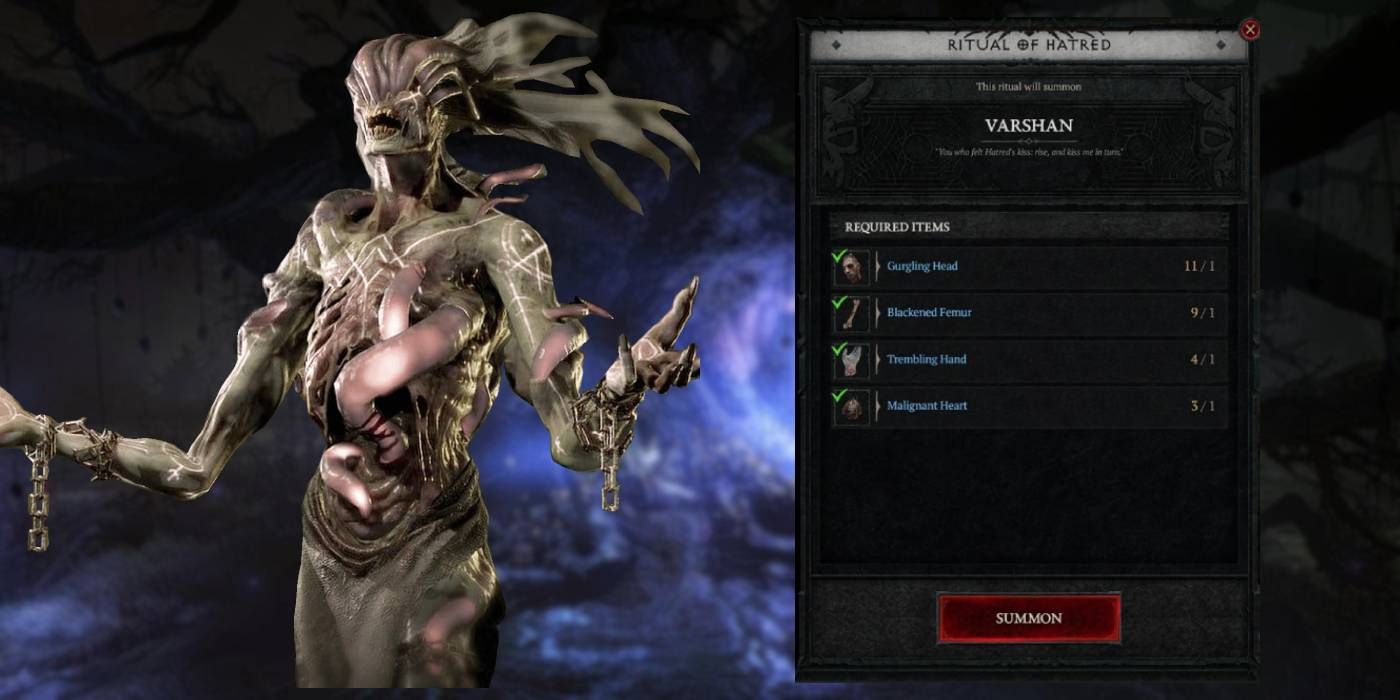
Task: Click the red Summon button
Action: click(x=1028, y=618)
